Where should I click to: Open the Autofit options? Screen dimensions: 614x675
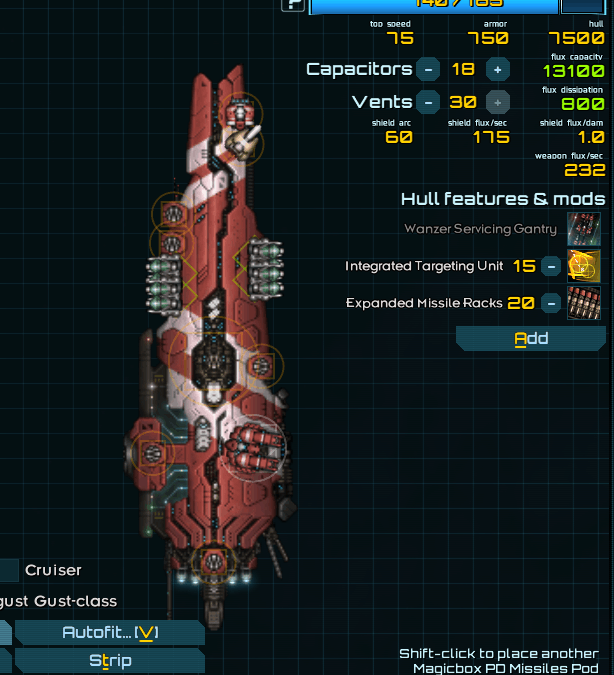(110, 632)
